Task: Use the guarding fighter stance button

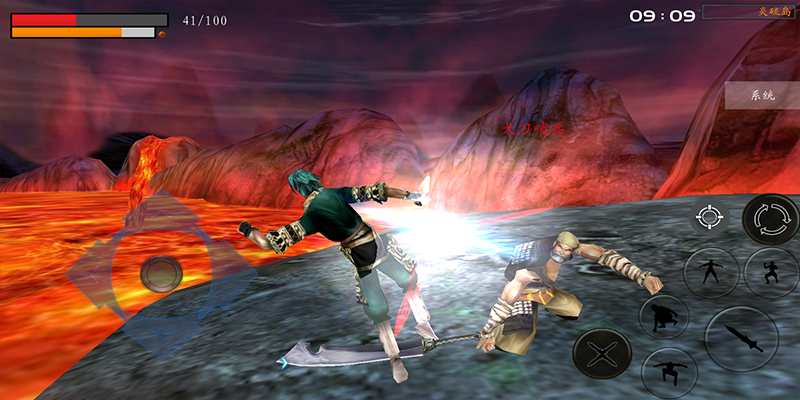Action: [770, 271]
